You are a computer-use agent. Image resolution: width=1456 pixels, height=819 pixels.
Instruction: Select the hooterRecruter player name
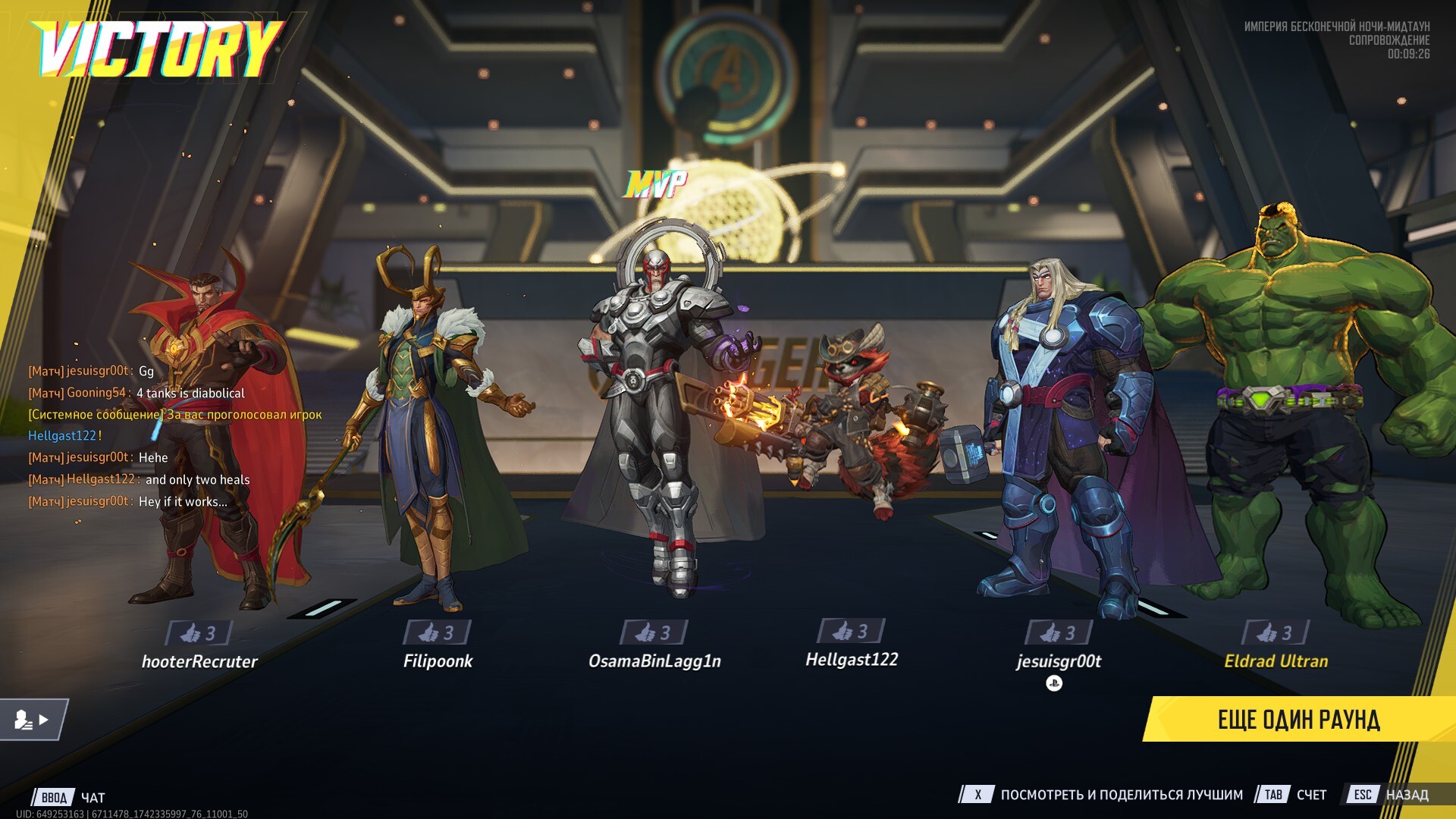tap(199, 661)
